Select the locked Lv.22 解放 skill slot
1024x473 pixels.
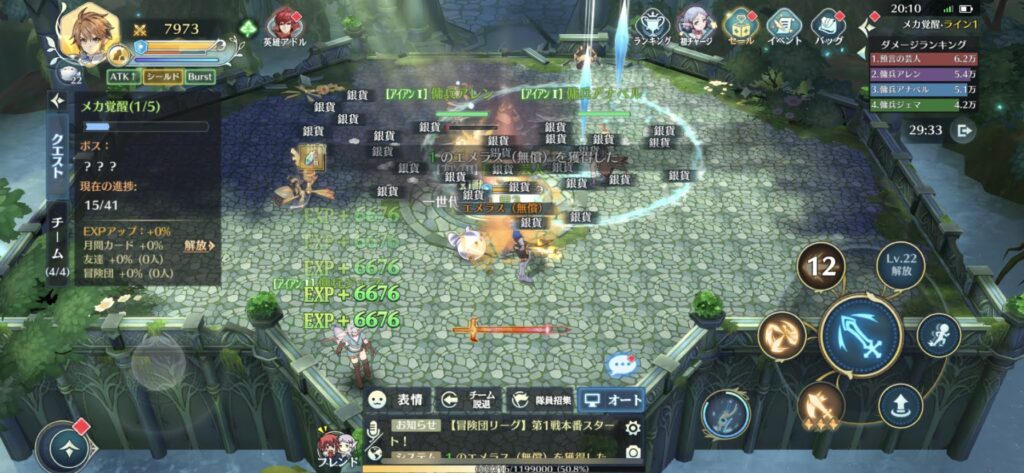point(900,267)
